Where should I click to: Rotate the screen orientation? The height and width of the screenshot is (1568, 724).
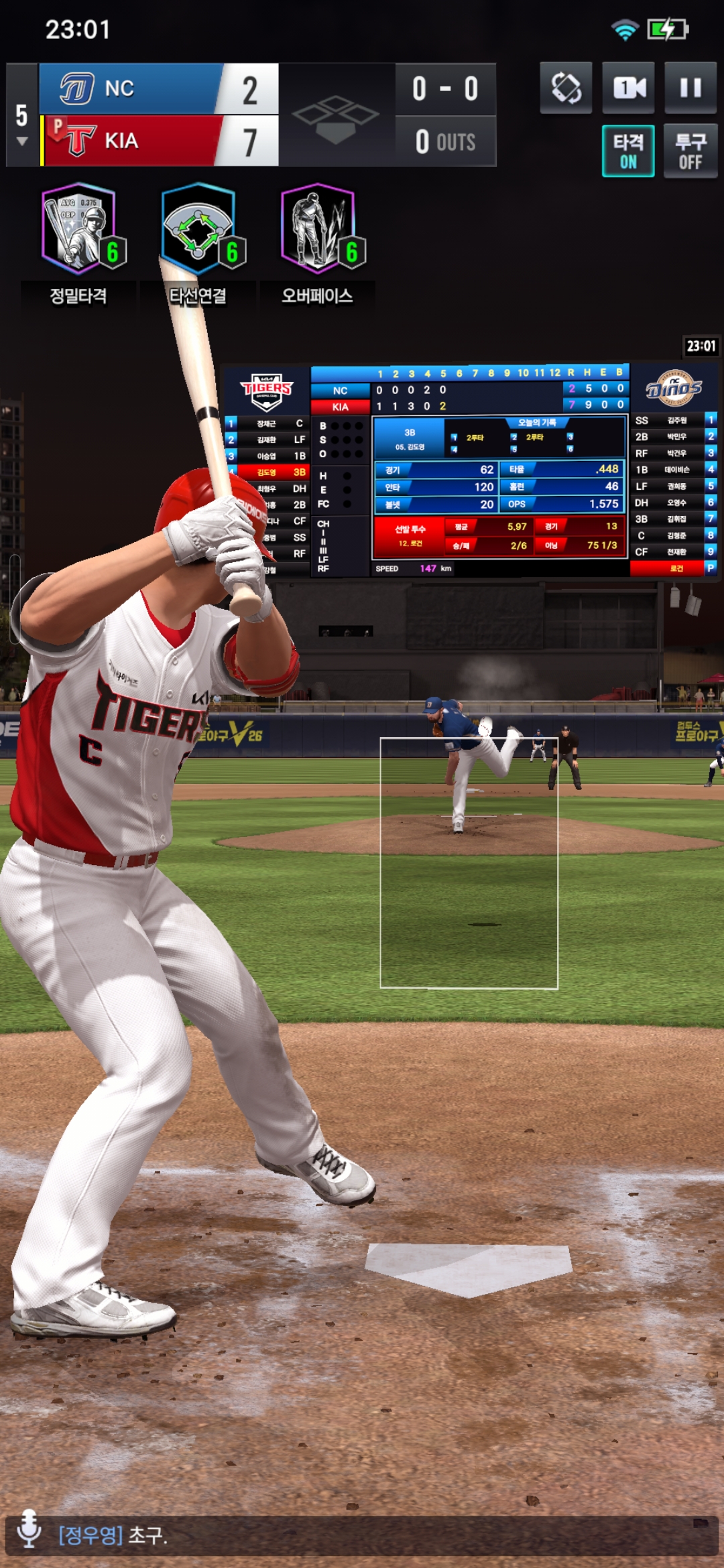[566, 88]
